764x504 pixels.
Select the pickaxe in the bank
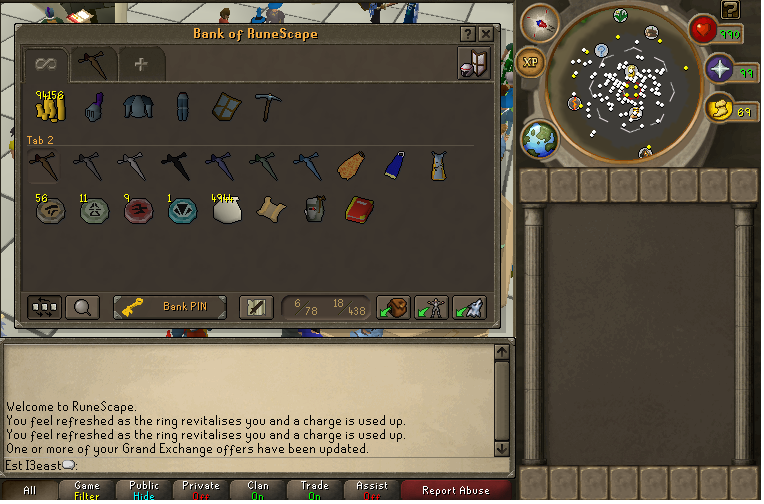pos(269,107)
